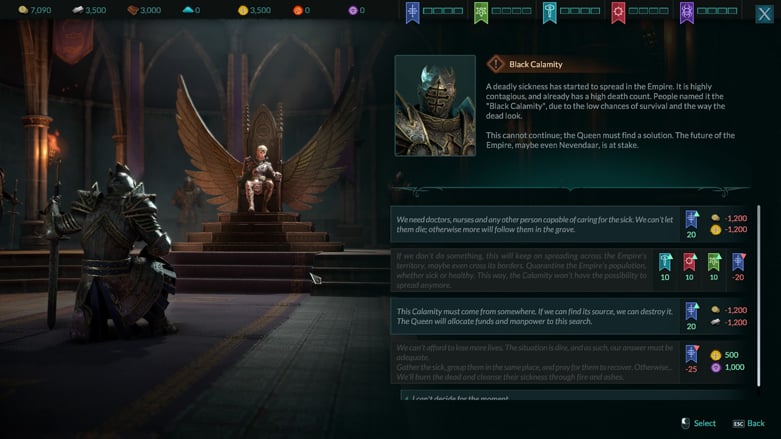The width and height of the screenshot is (781, 439).
Task: Click the blue faction banner in top bar
Action: click(x=412, y=12)
